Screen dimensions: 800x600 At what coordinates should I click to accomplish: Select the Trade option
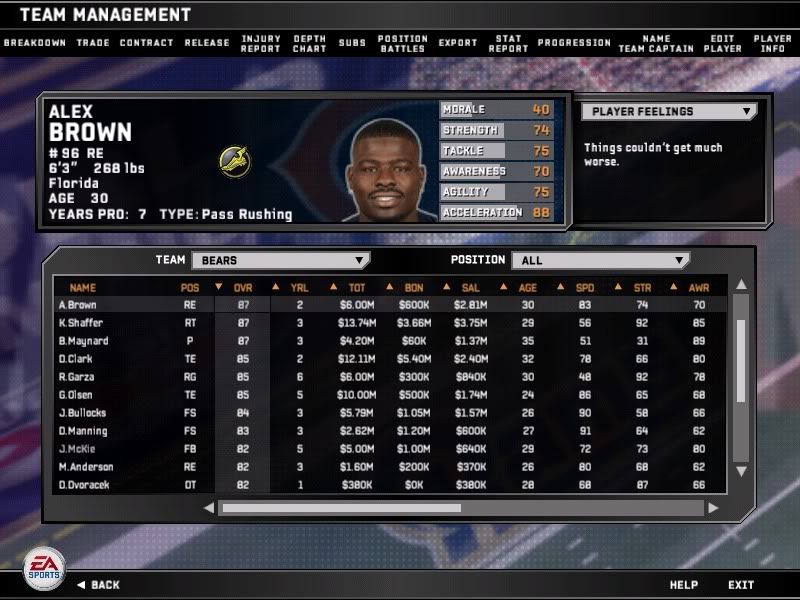click(x=93, y=43)
